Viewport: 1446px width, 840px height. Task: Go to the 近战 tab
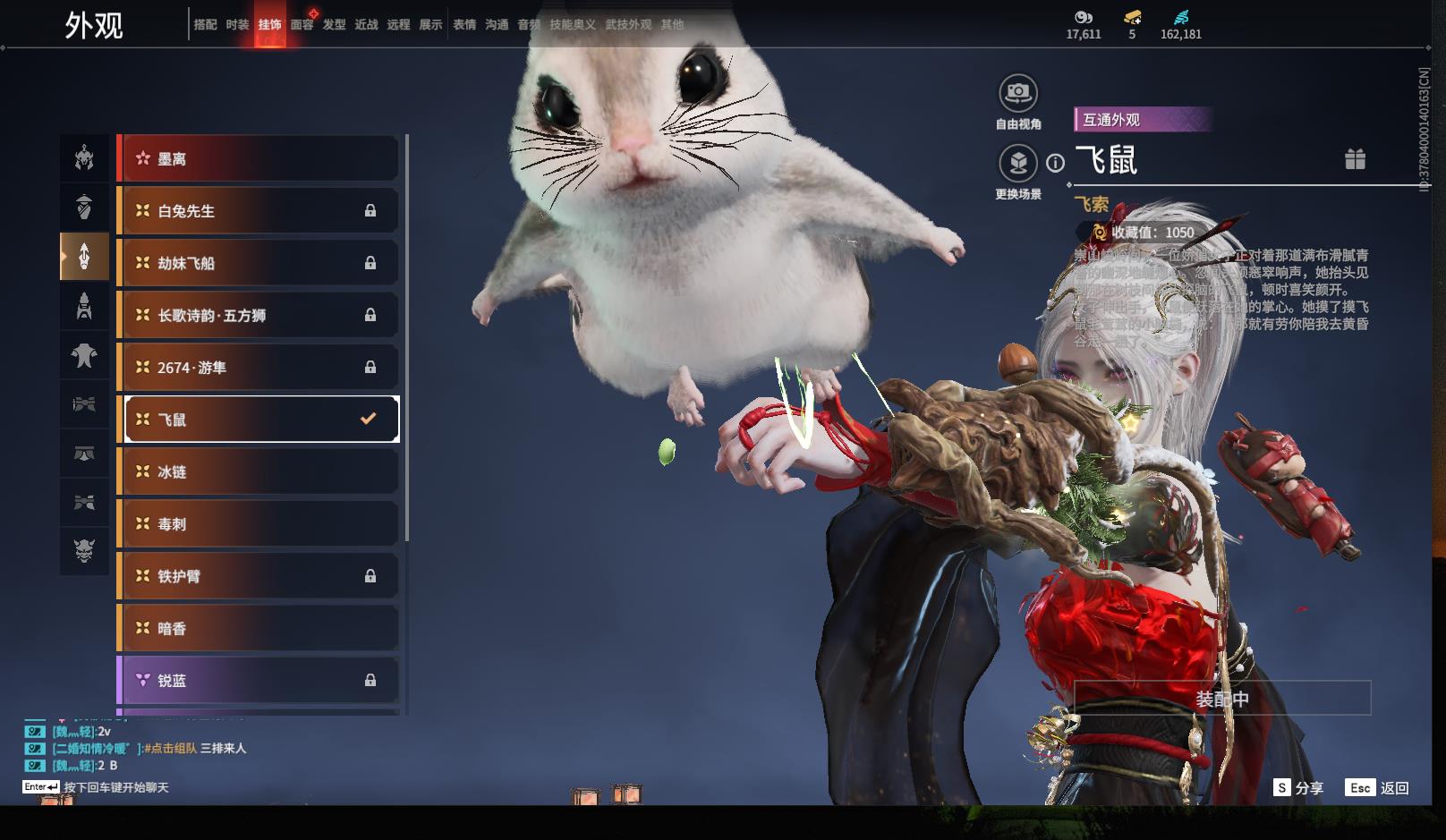click(366, 25)
